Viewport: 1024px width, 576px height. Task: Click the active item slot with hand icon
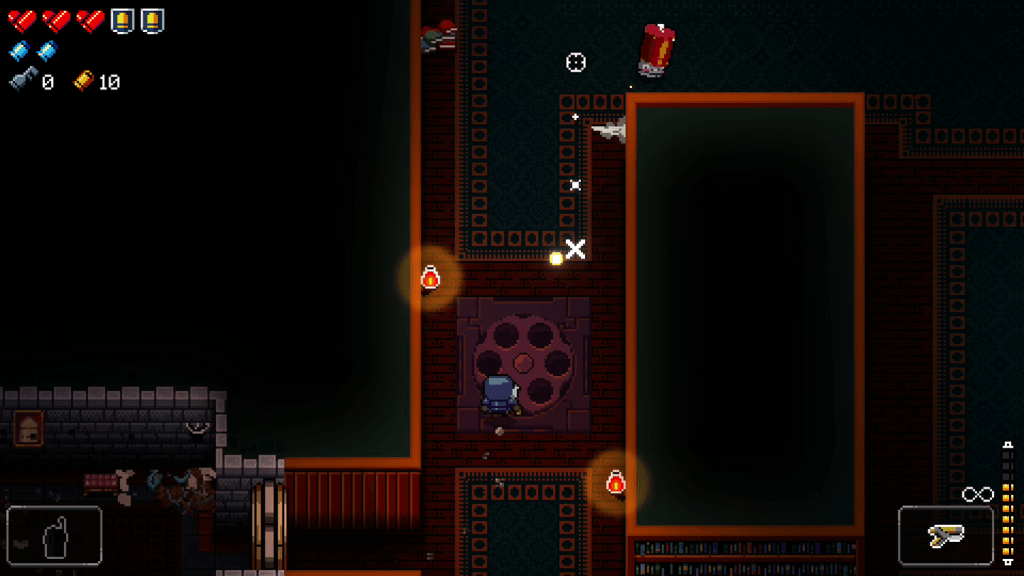[55, 537]
